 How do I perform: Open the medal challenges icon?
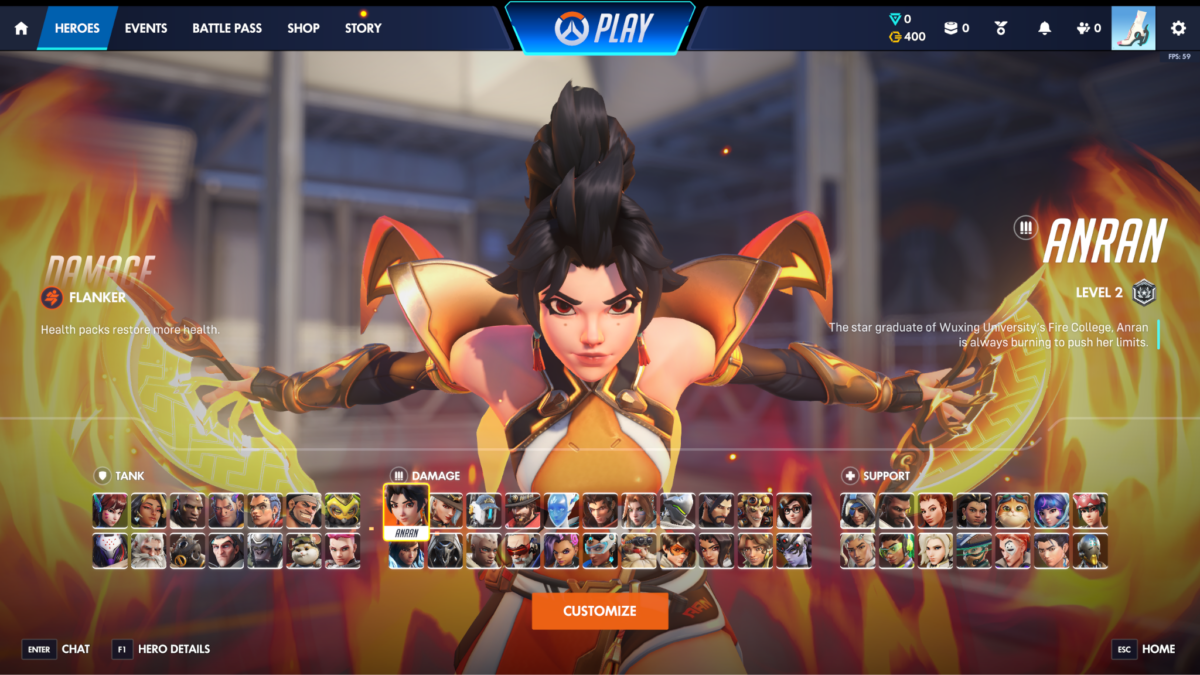[1001, 28]
